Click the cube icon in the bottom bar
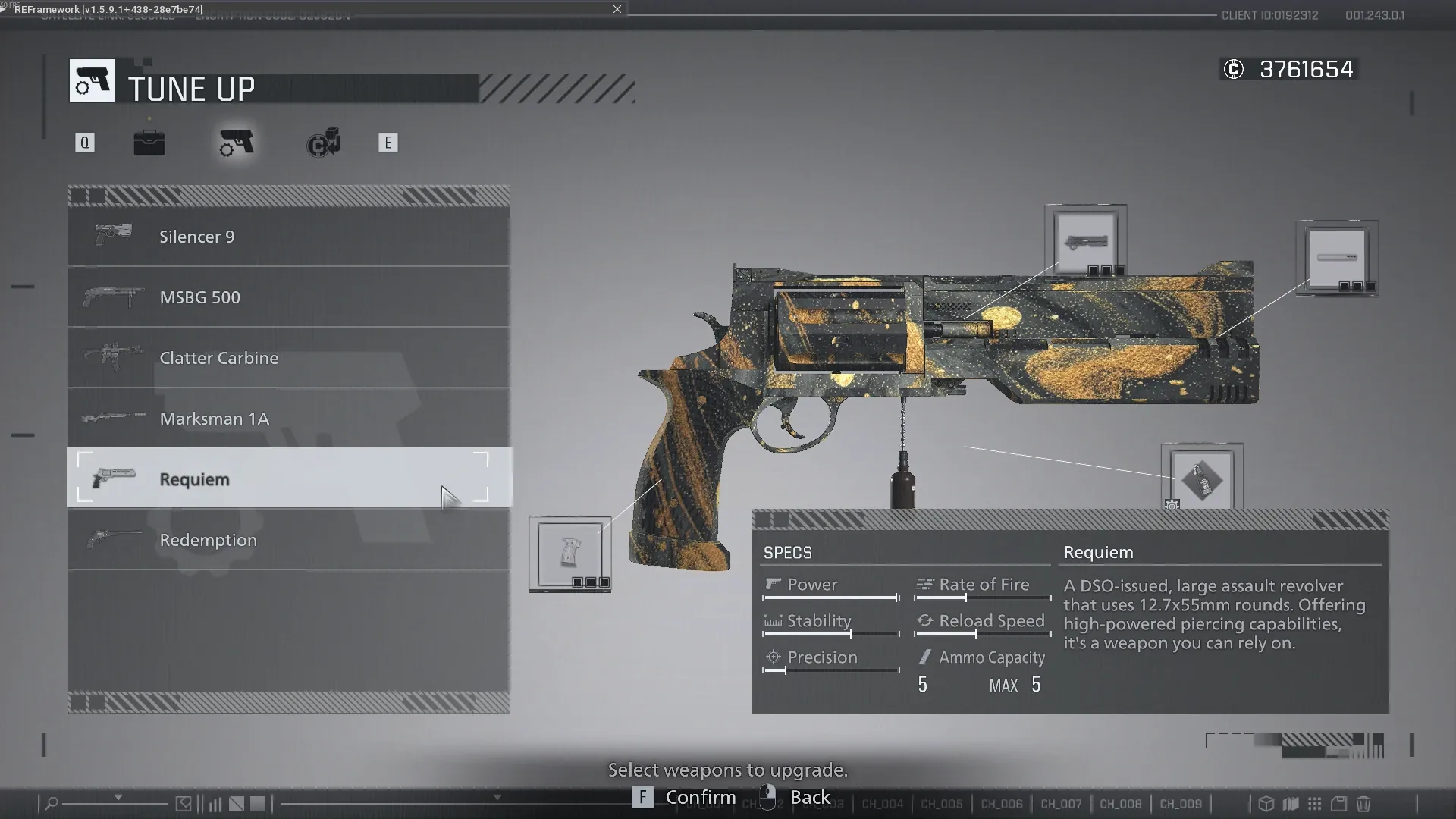Screen dimensions: 1456x819 1266,805
